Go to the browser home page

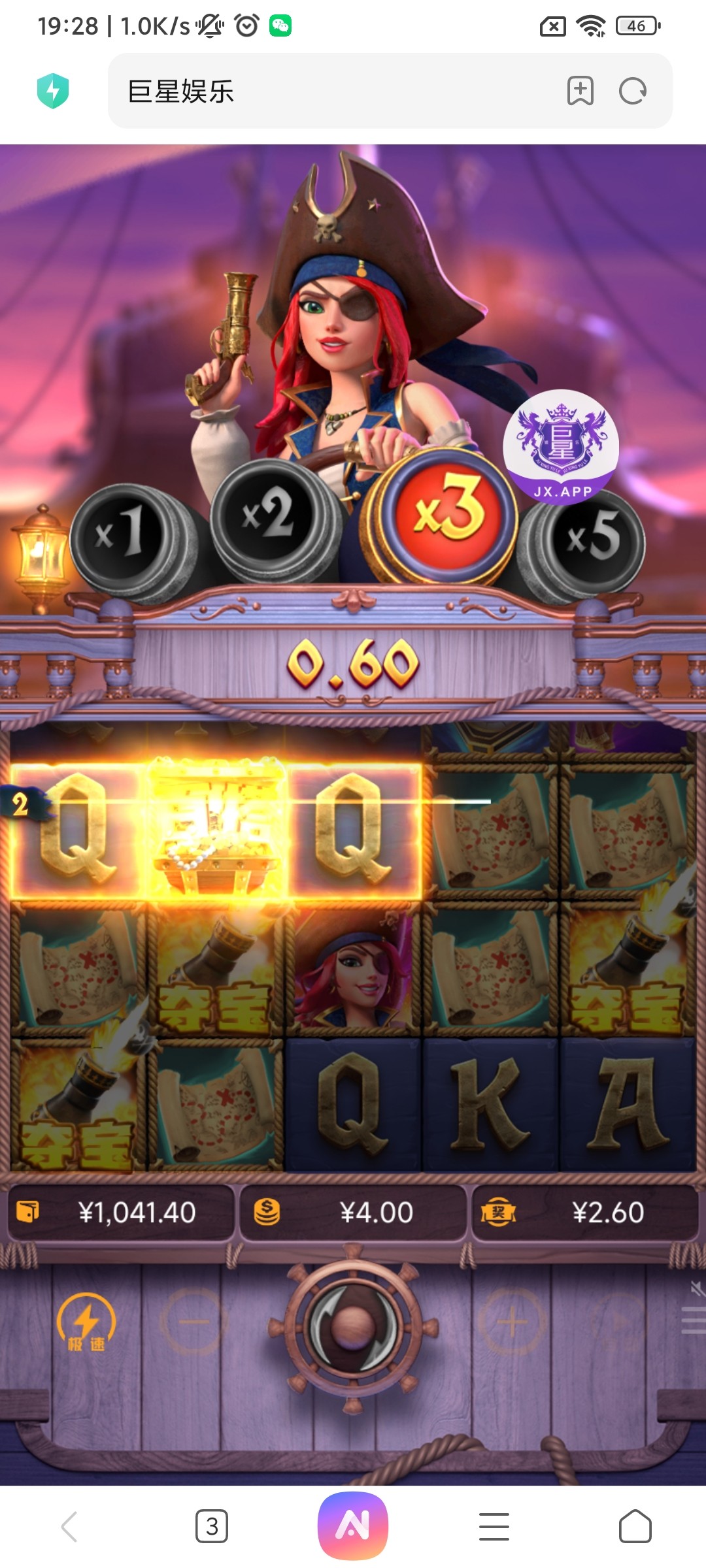coord(635,1527)
